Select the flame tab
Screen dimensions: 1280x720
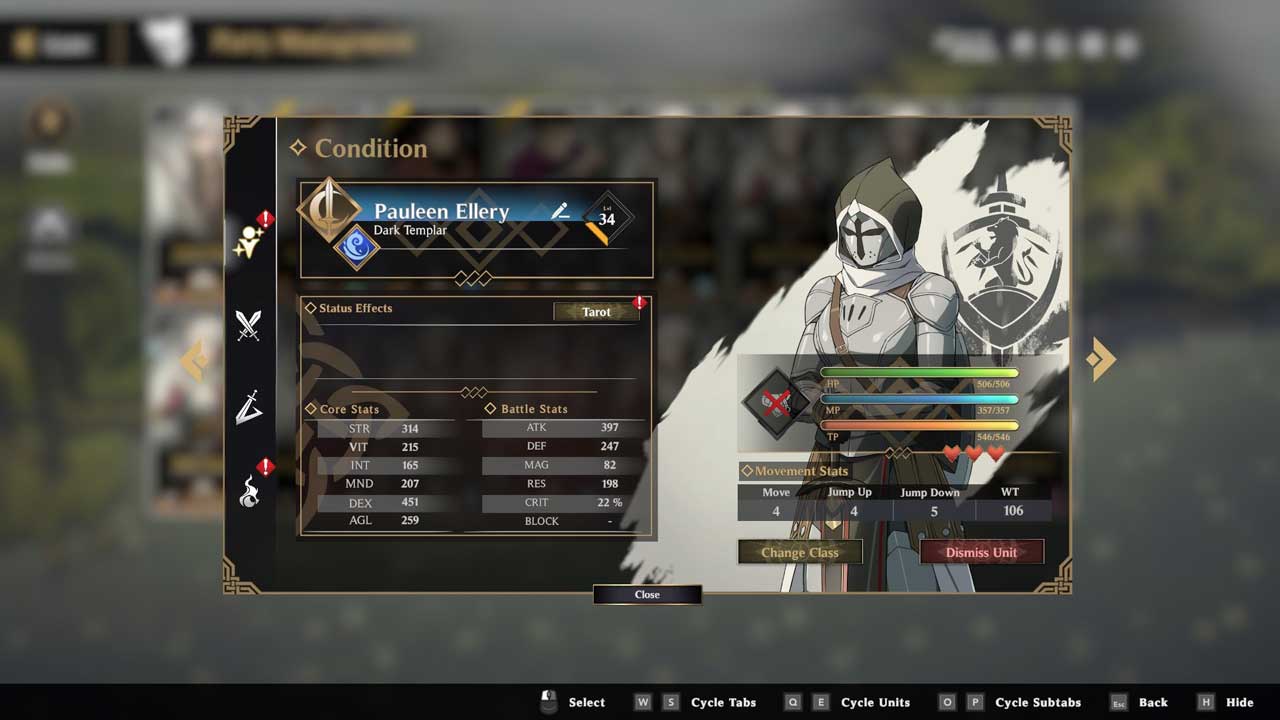[x=248, y=491]
